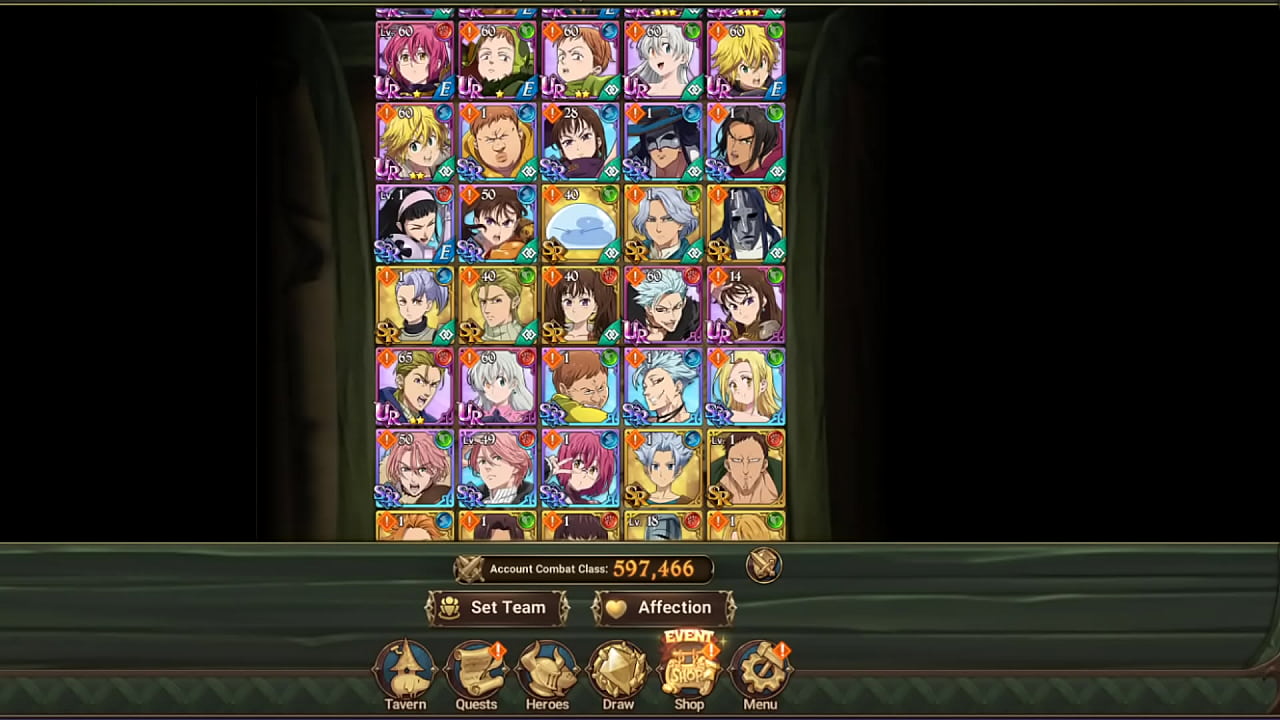The width and height of the screenshot is (1280, 720).
Task: Choose the level 28 dark-haired hero card
Action: 580,141
